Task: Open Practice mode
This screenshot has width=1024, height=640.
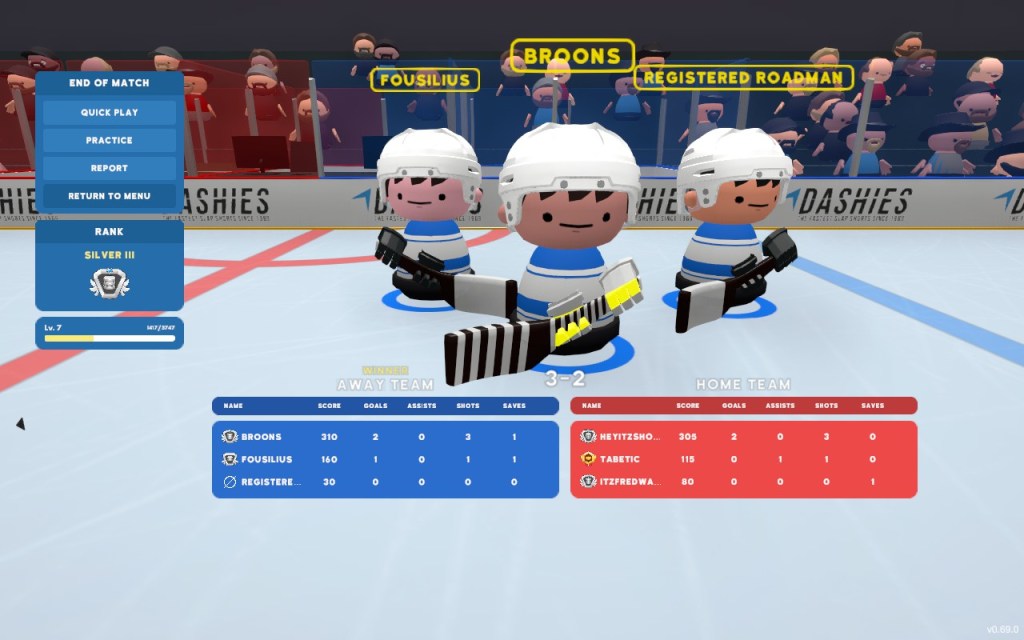Action: [x=110, y=140]
